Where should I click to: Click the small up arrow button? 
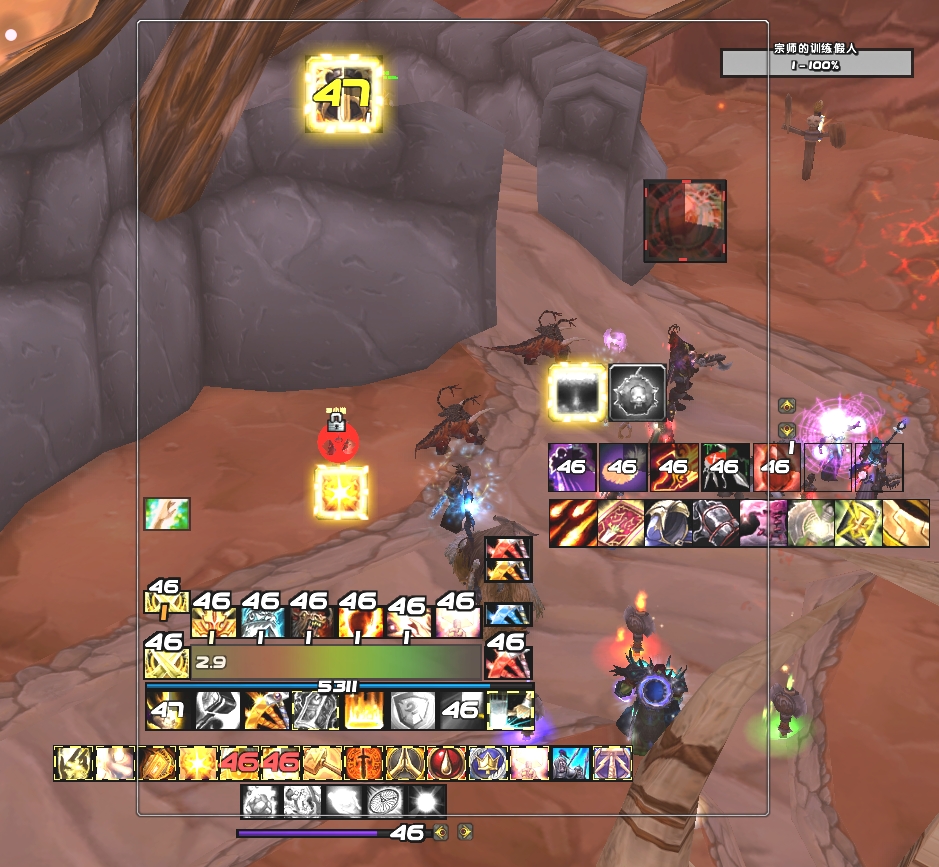(x=786, y=406)
